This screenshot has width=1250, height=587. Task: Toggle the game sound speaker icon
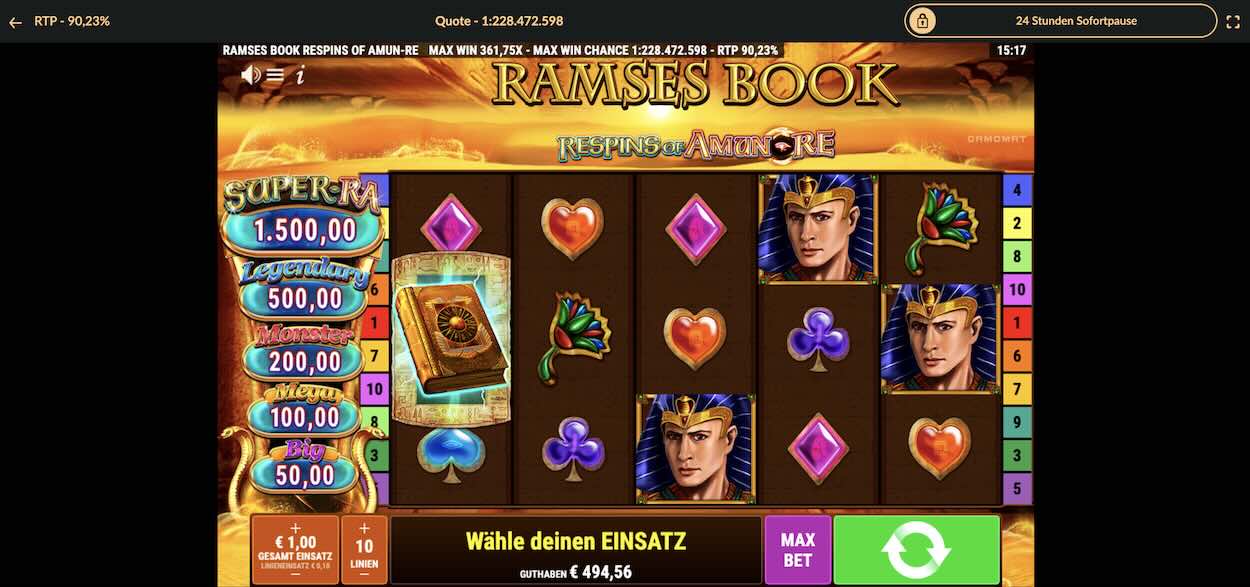tap(250, 74)
